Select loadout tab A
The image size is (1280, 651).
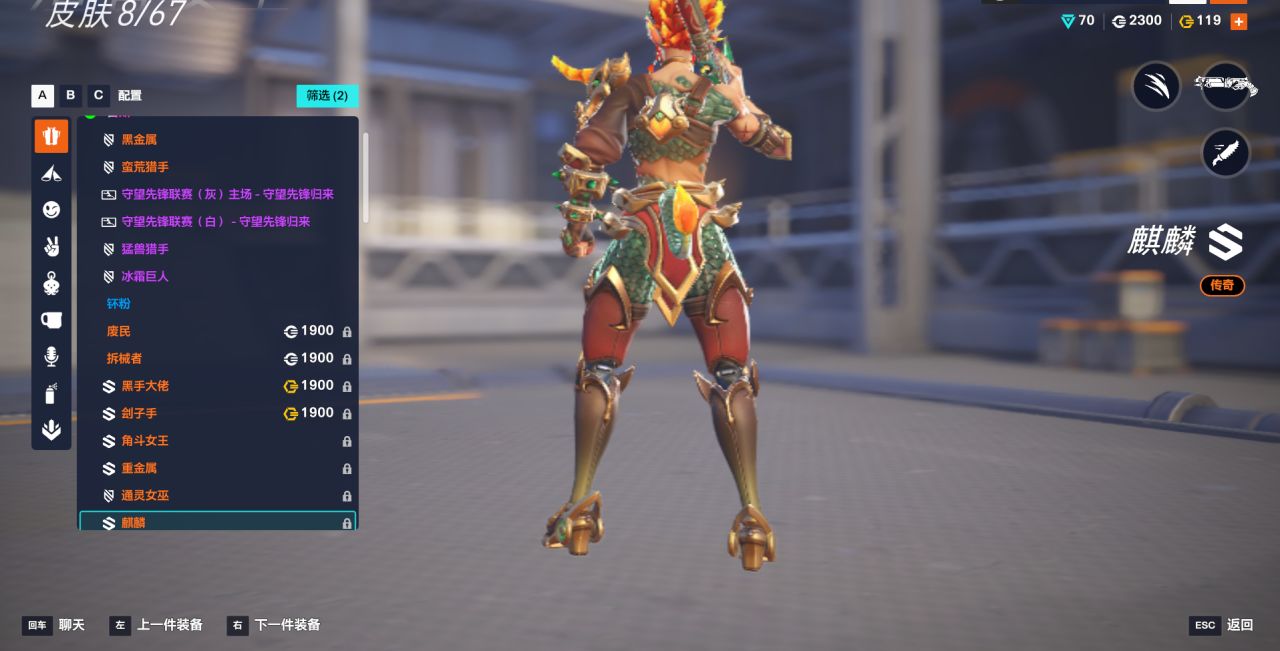click(x=42, y=96)
